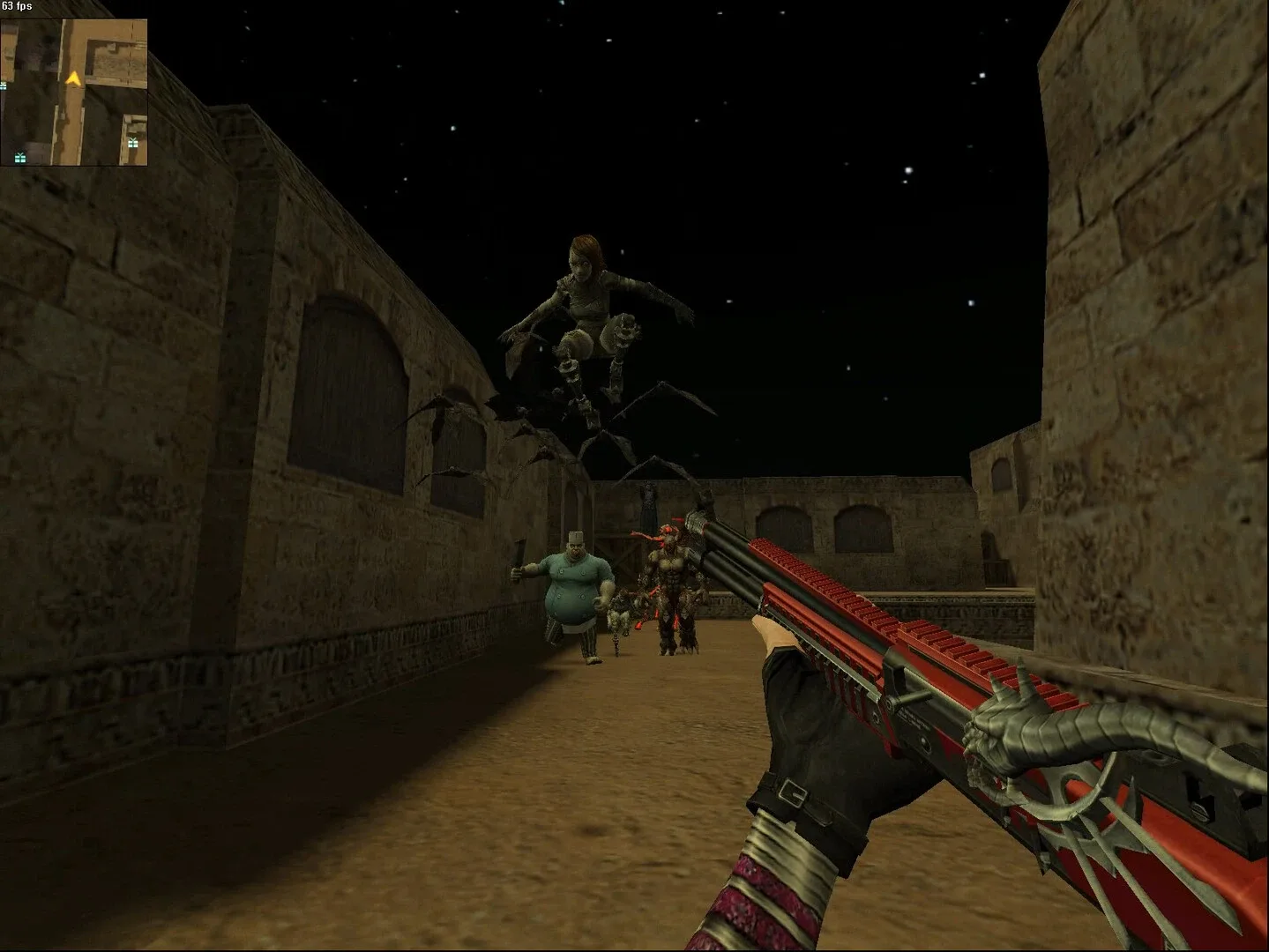The width and height of the screenshot is (1269, 952).
Task: Click the gift icon on the minimap's right side
Action: [132, 143]
